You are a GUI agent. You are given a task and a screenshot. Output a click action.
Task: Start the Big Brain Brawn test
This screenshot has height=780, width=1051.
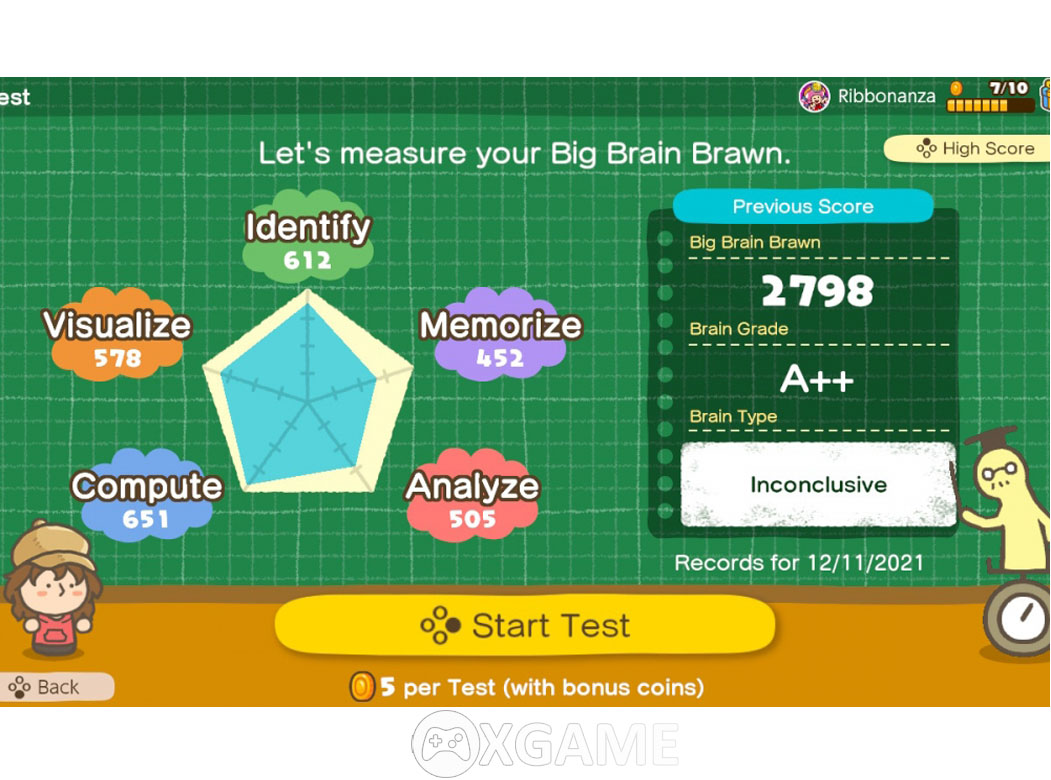point(525,626)
